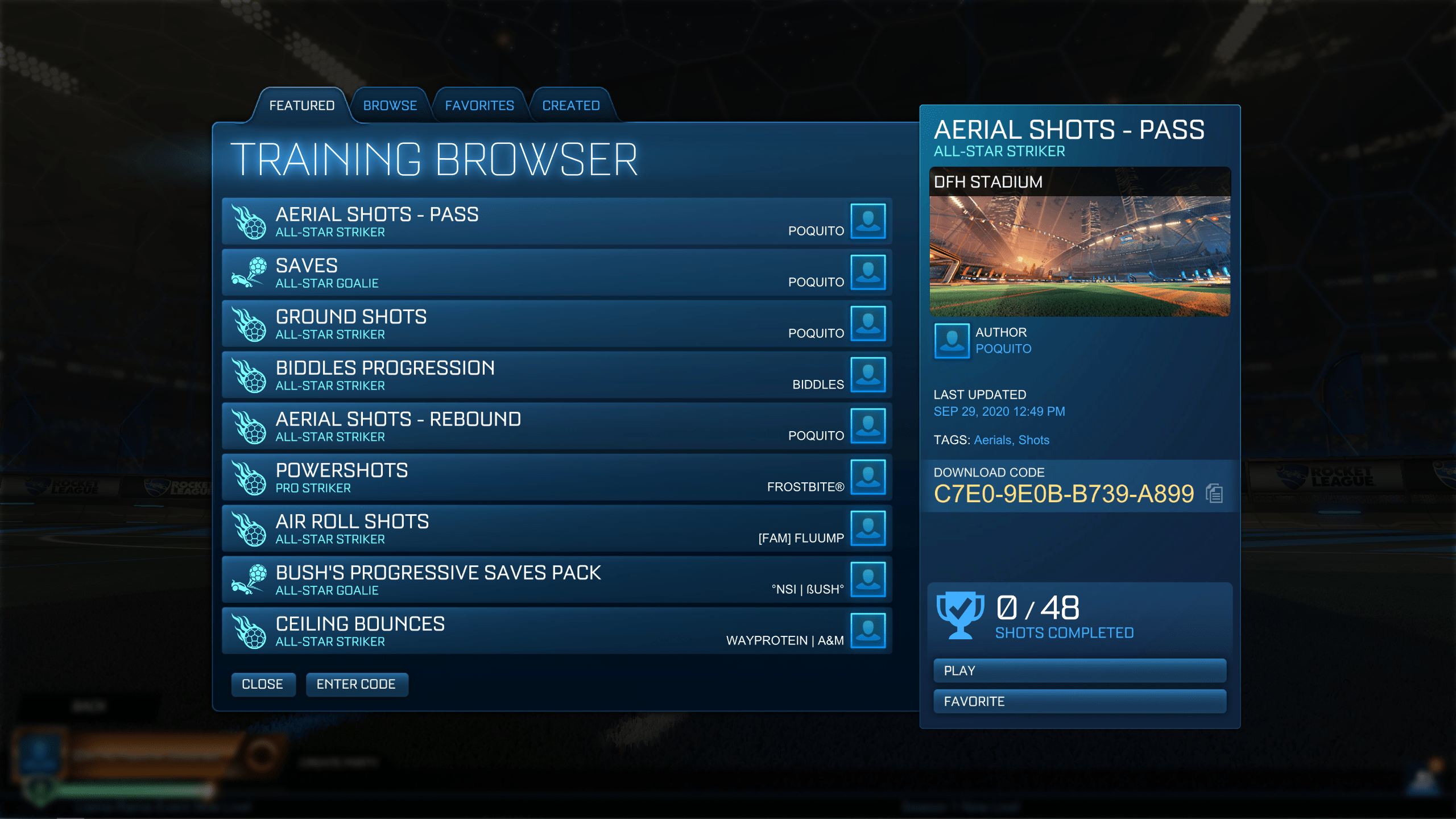Click the Enter Code button
This screenshot has width=1456, height=819.
[357, 684]
